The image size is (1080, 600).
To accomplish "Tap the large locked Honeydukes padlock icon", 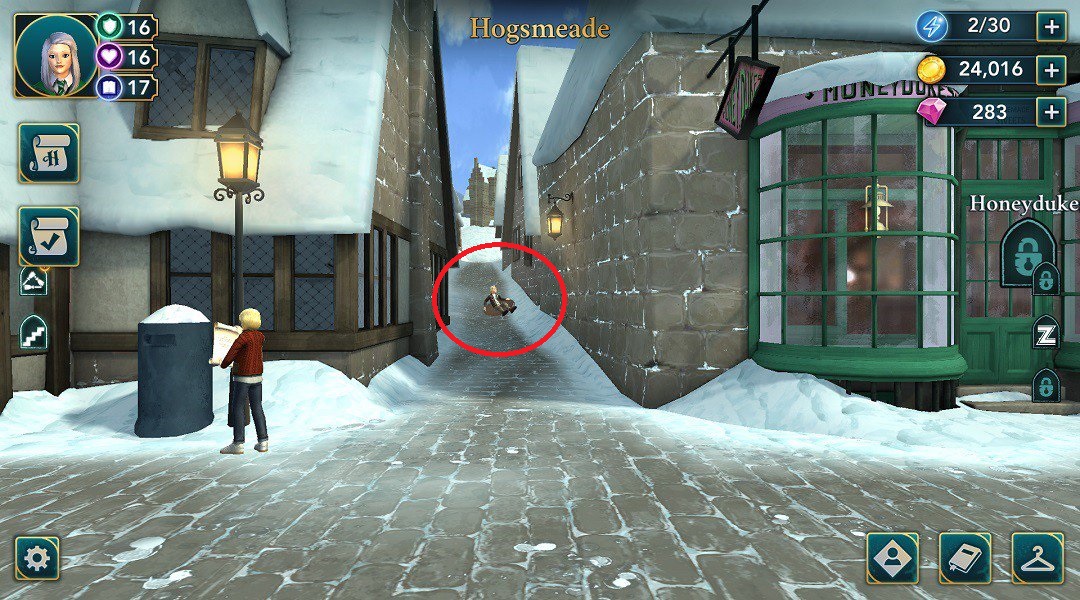I will [x=1026, y=253].
